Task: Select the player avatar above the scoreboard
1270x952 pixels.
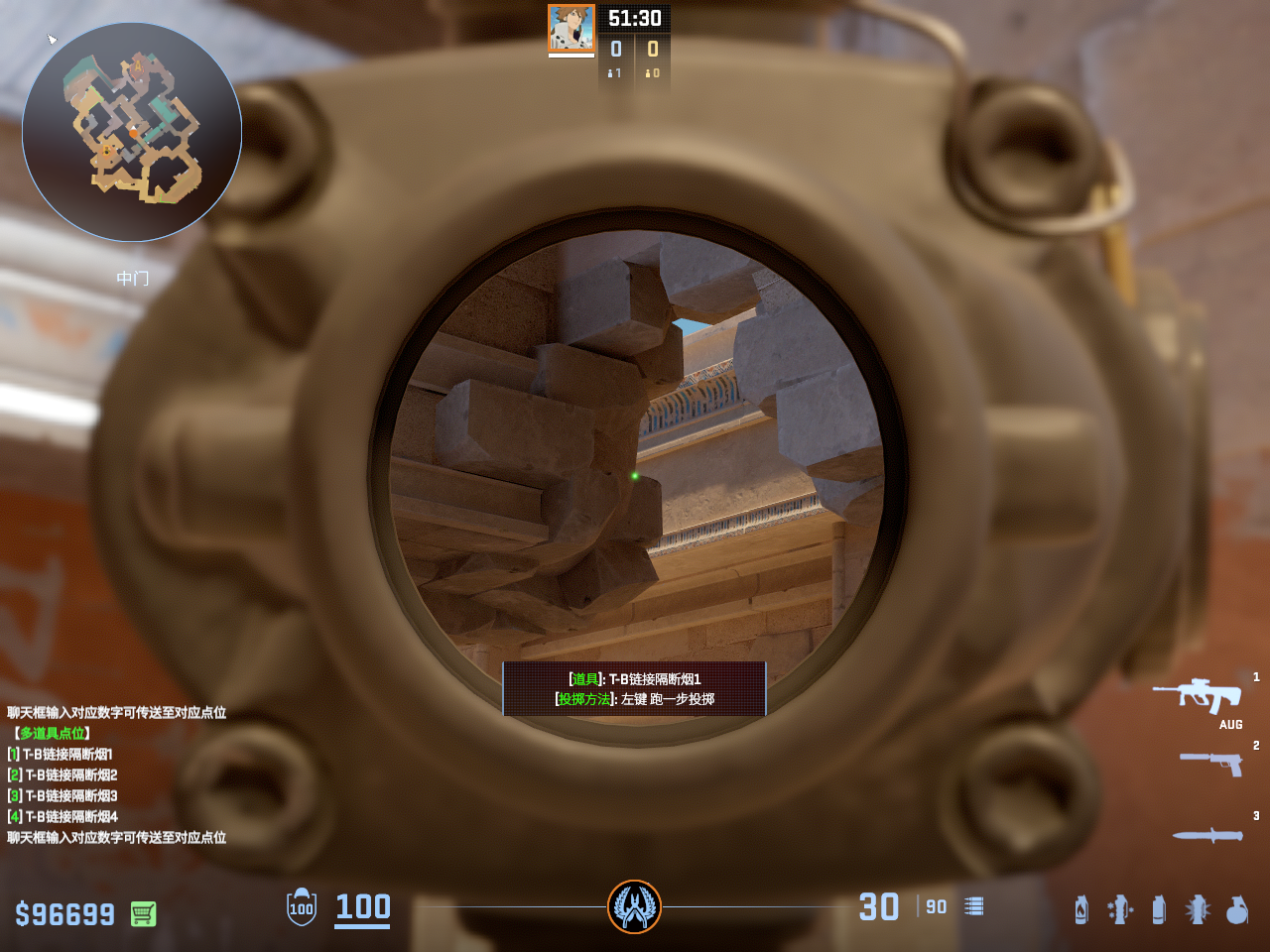Action: tap(571, 29)
